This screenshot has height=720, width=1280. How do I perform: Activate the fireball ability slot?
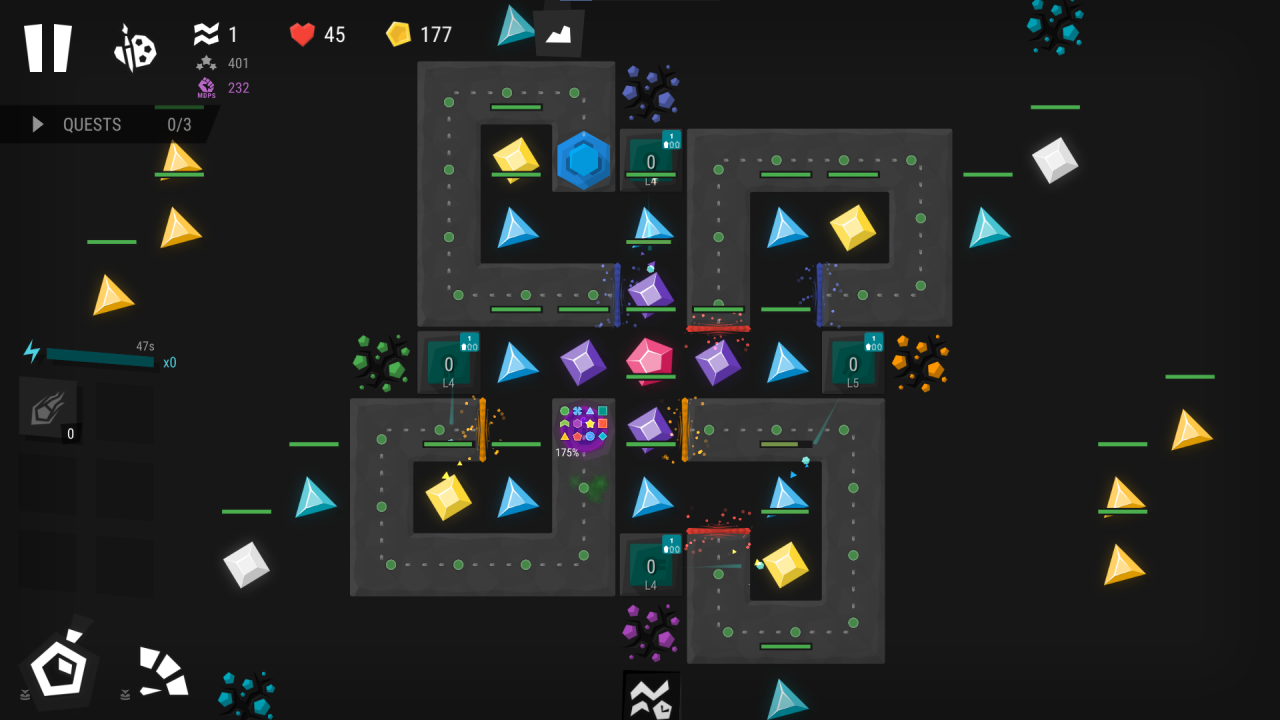[48, 408]
